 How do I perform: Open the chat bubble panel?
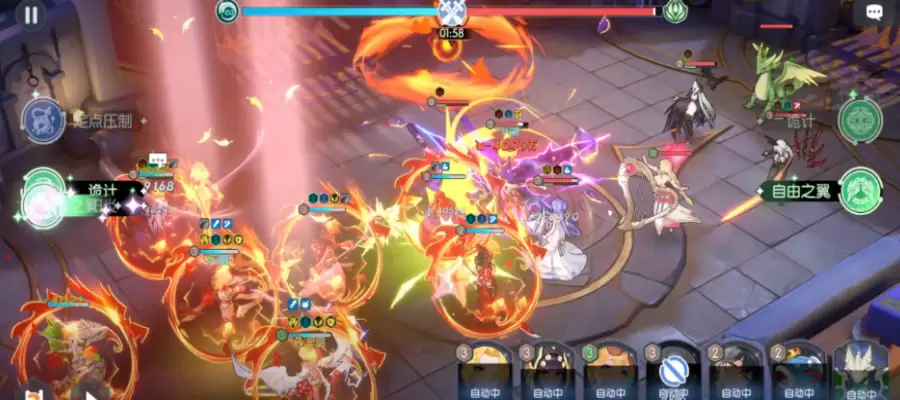873,13
